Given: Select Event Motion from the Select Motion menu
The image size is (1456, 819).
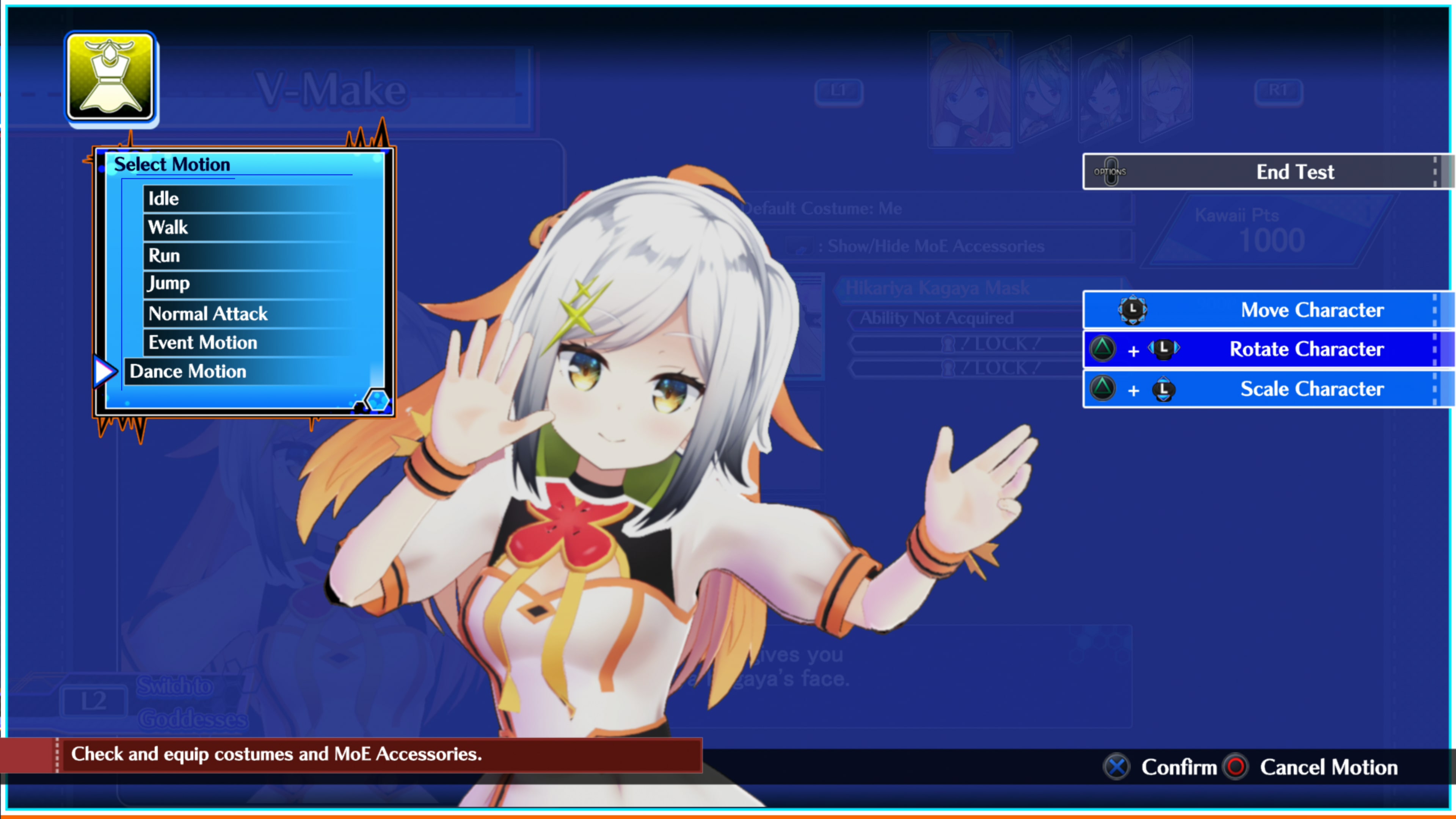Looking at the screenshot, I should point(202,342).
